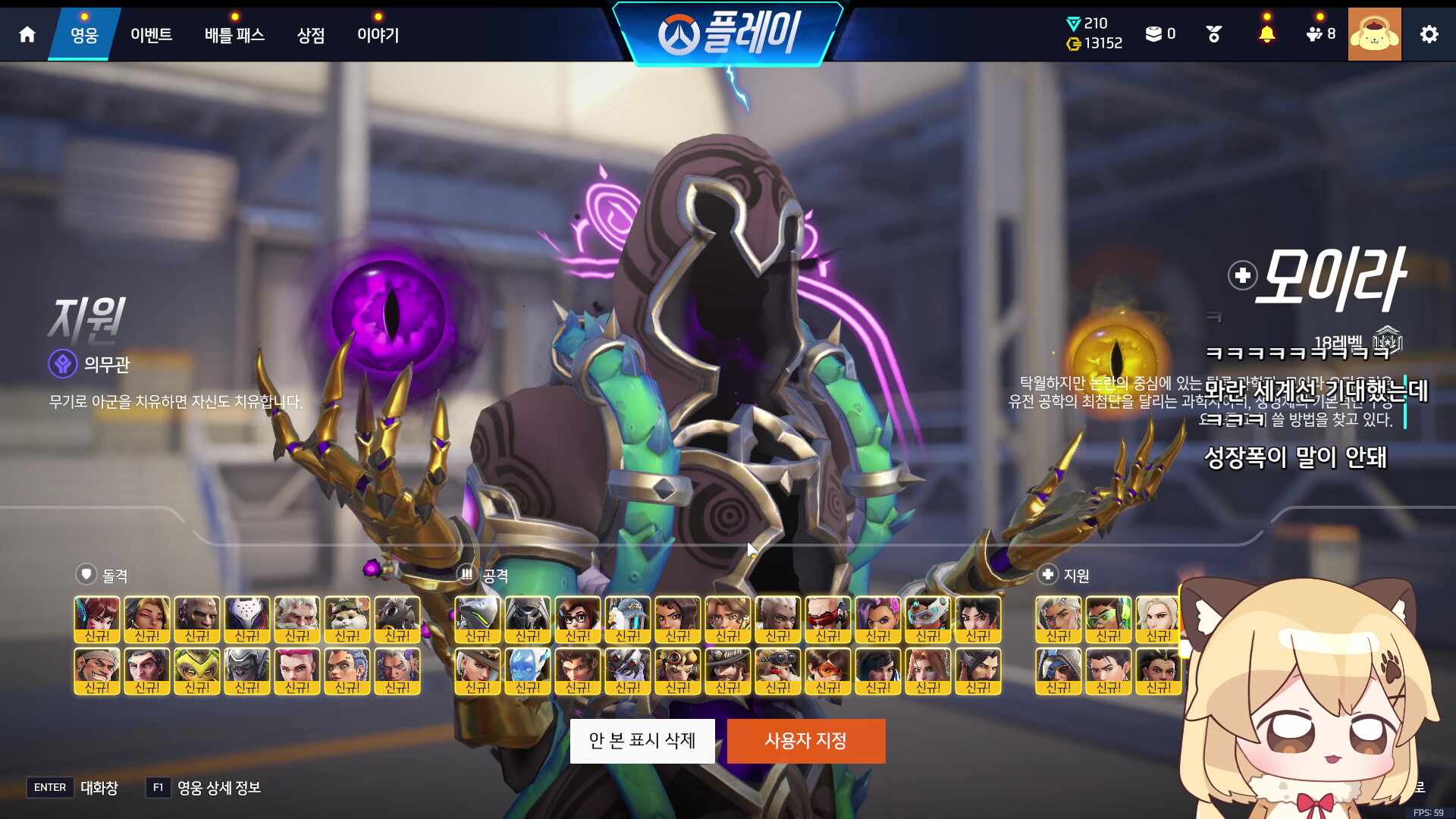Select Tracer's hero portrait
Screen dimensions: 1456x819
pos(828,670)
